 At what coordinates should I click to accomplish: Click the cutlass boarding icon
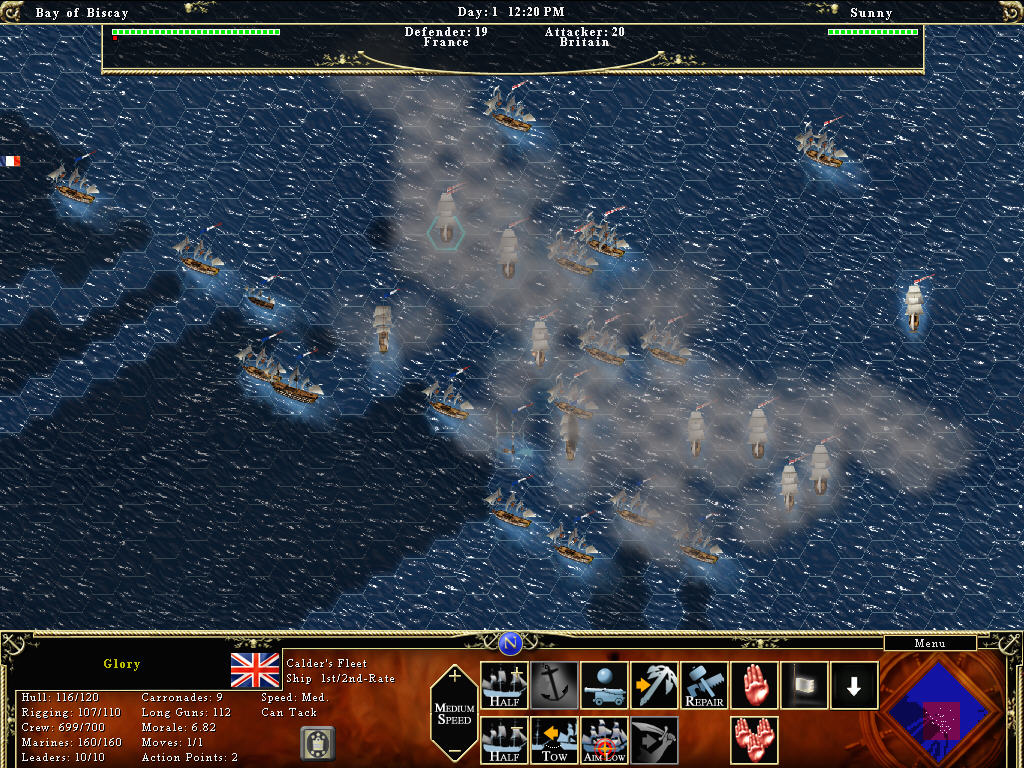coord(654,740)
